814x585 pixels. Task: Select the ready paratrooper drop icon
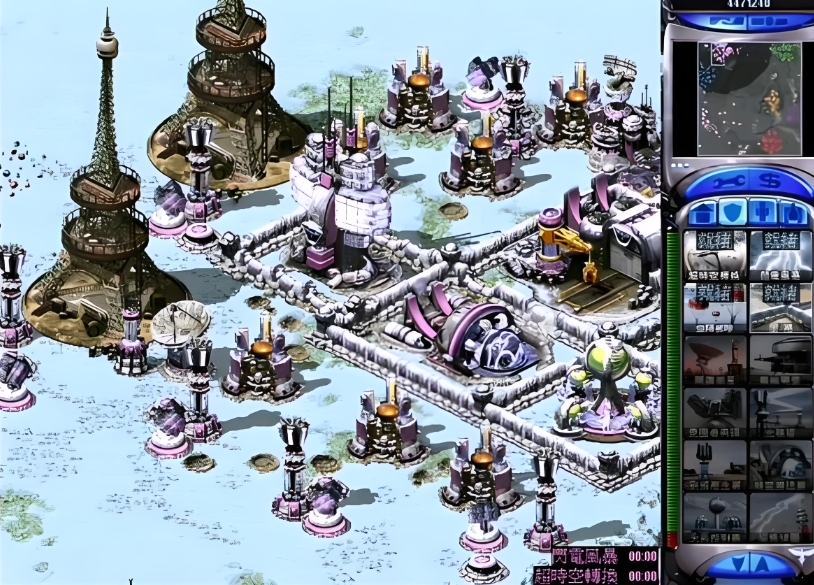pos(714,306)
